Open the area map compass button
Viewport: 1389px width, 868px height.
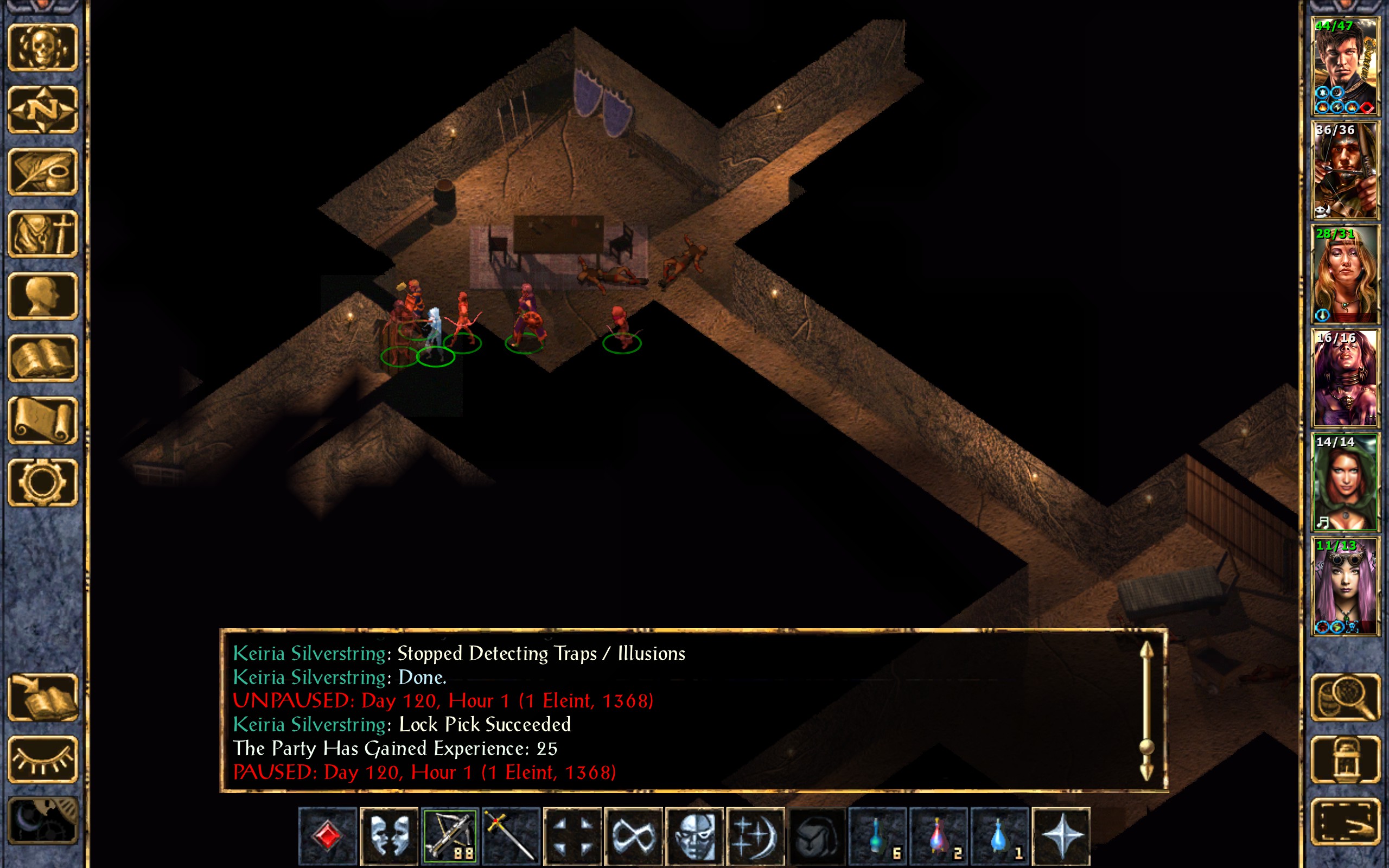[x=42, y=110]
